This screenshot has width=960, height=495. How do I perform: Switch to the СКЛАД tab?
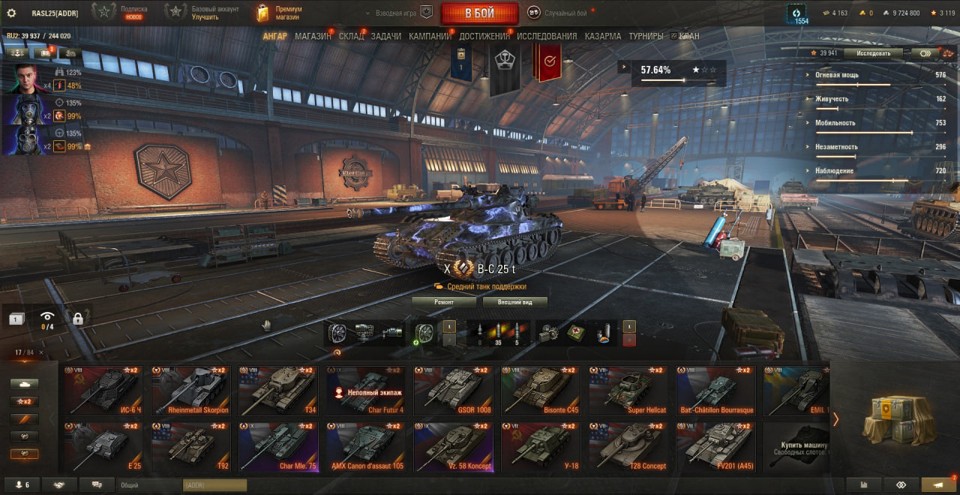tap(352, 36)
